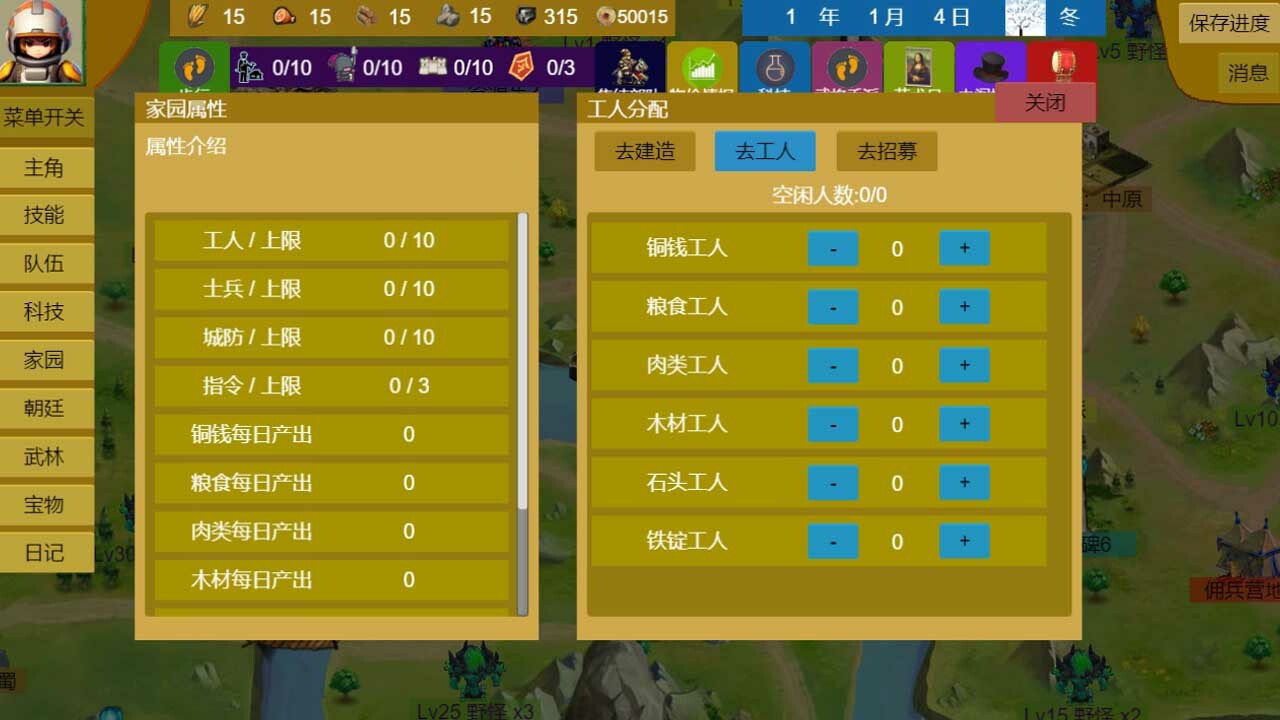Click the purple footprints icon on toolbar
This screenshot has height=720, width=1280.
click(847, 68)
